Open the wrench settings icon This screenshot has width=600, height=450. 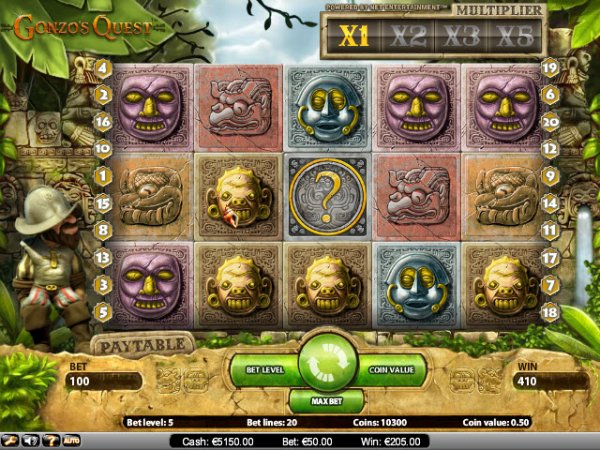click(x=9, y=439)
